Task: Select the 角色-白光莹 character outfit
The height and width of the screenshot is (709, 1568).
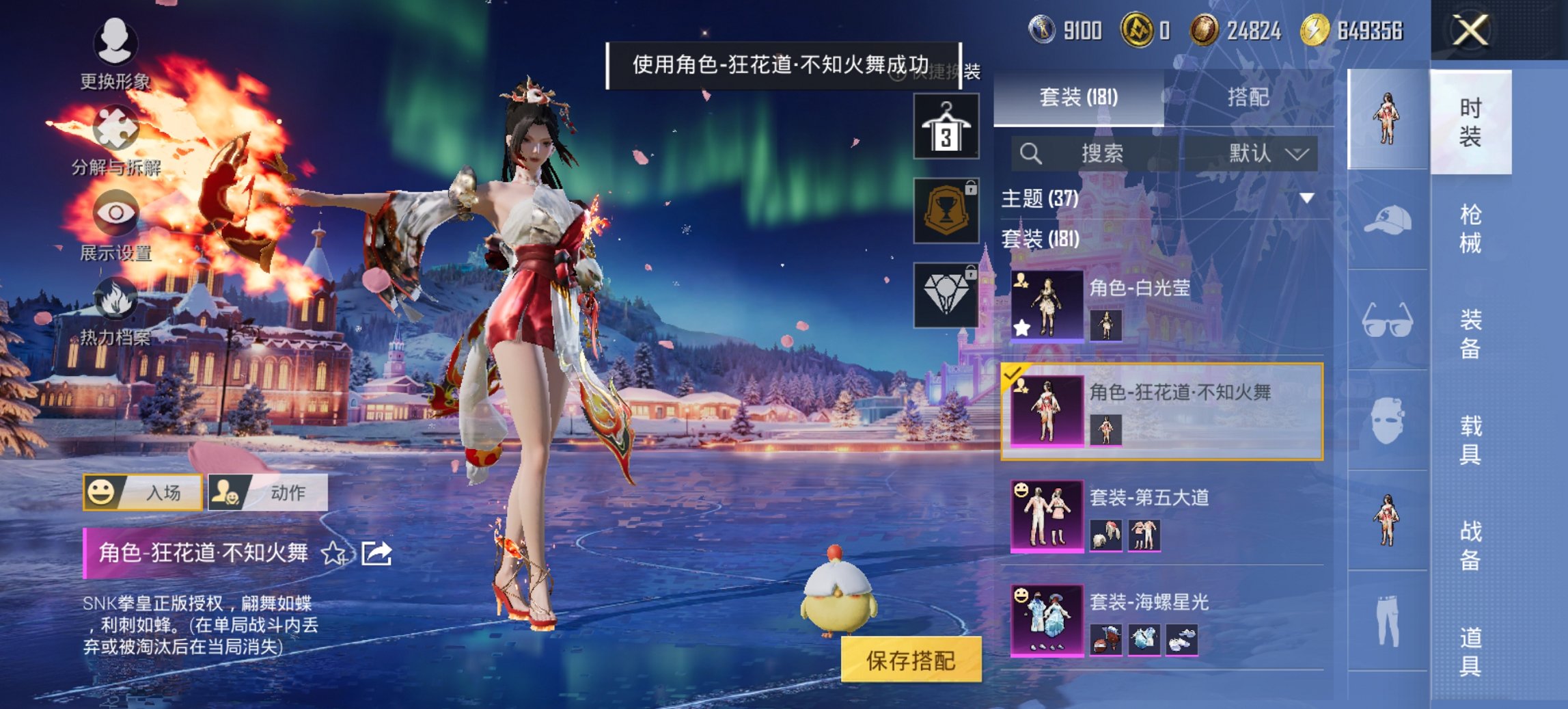Action: coord(1161,306)
